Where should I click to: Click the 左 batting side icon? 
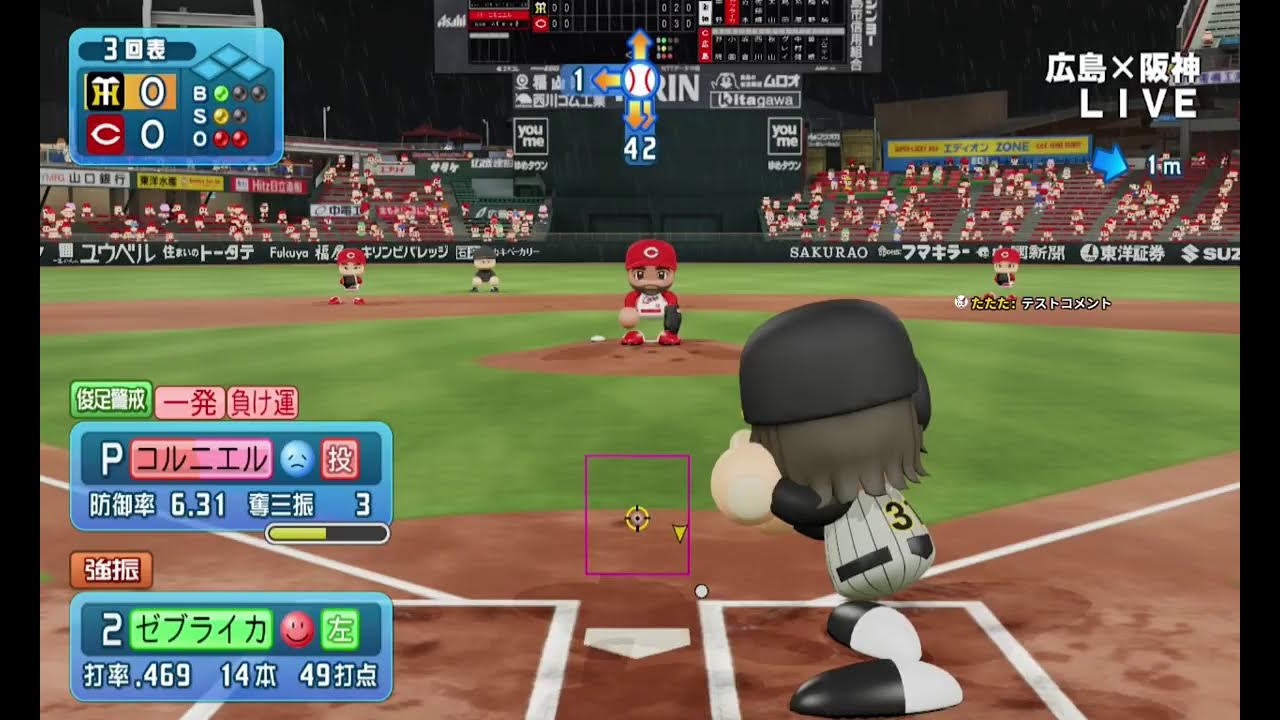(340, 629)
